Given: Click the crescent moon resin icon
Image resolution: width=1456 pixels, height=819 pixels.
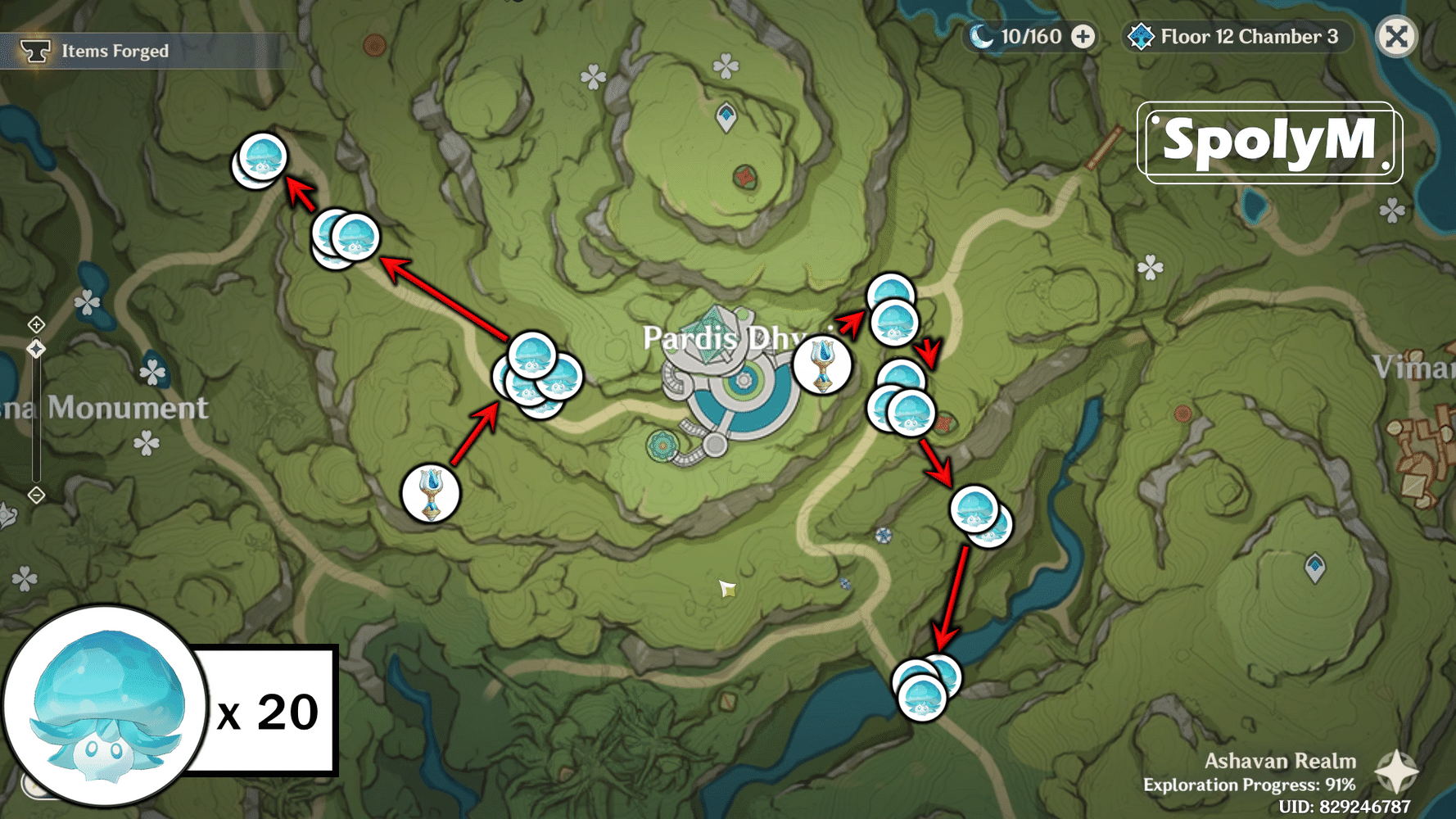Looking at the screenshot, I should coord(982,36).
